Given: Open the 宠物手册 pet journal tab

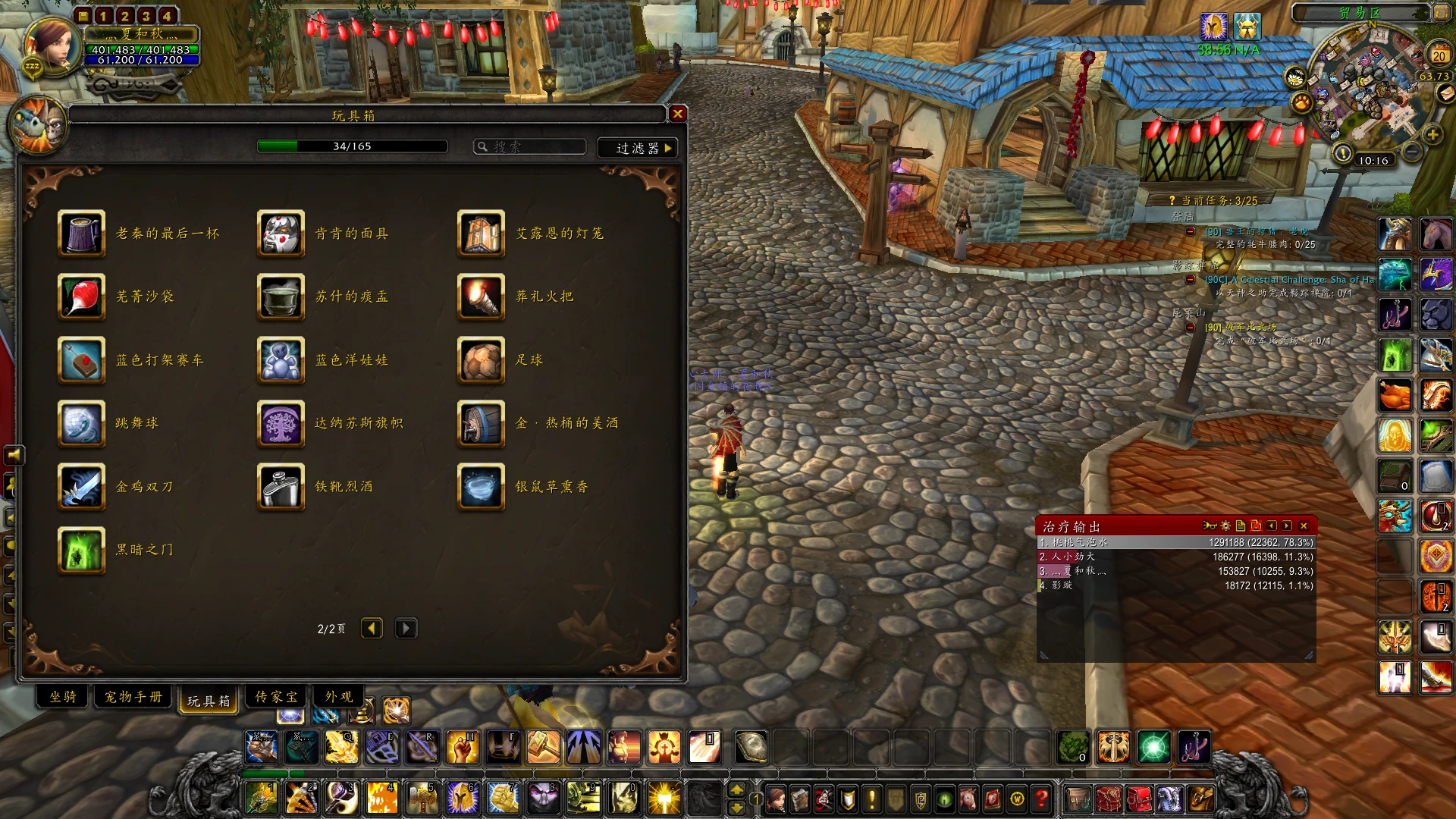Looking at the screenshot, I should pyautogui.click(x=133, y=697).
